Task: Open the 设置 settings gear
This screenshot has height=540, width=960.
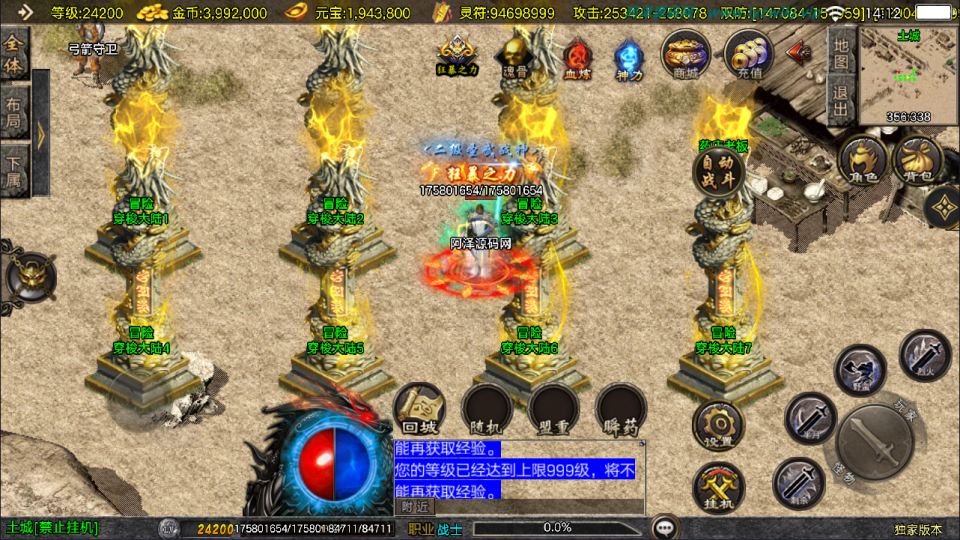Action: 718,425
